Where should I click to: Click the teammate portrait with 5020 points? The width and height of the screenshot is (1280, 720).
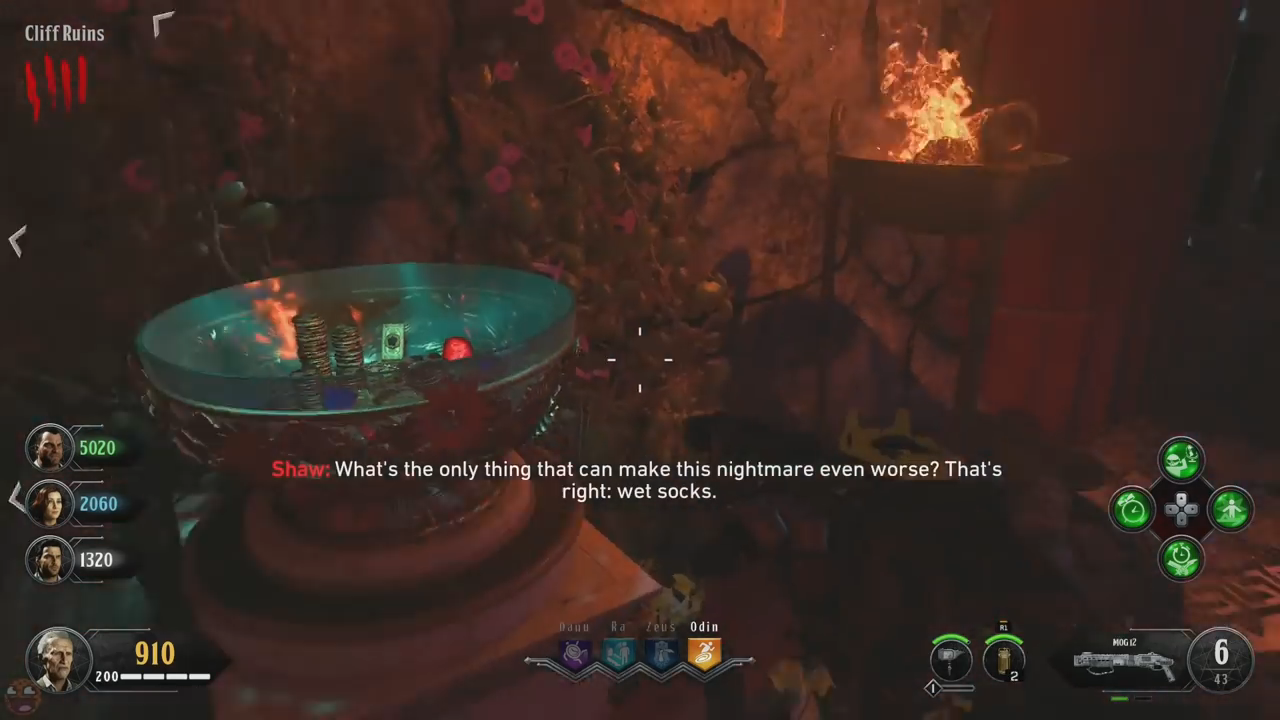pos(48,448)
